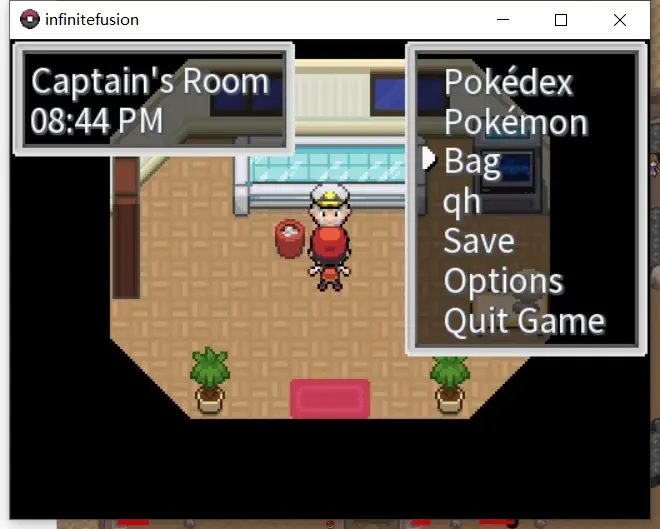Minimize the infinitefusion window
Screen dimensions: 660x529
coord(503,20)
